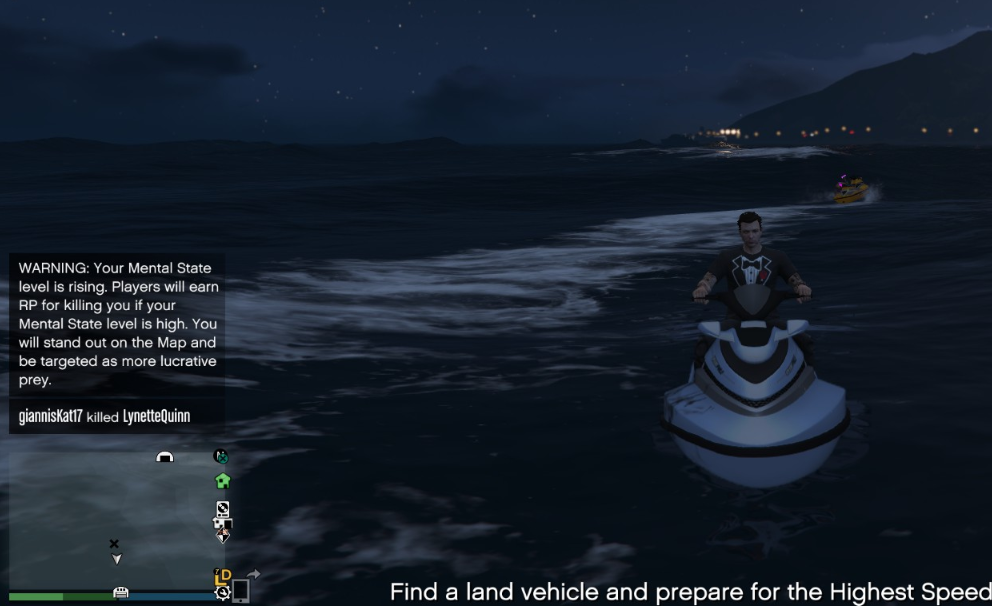Select the dark circular green-badge marker
The width and height of the screenshot is (992, 606).
221,456
